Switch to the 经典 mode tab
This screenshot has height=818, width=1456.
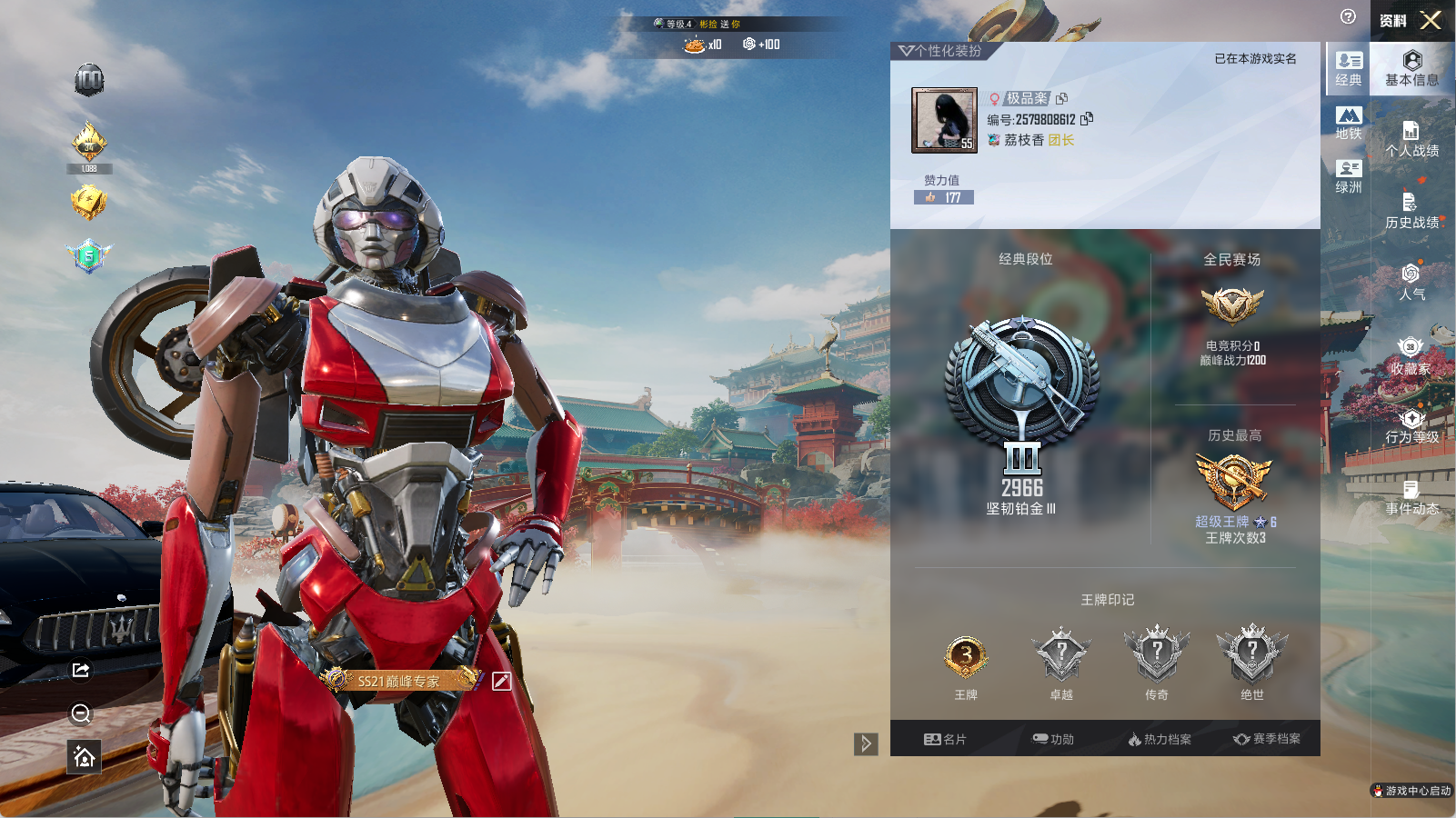pyautogui.click(x=1349, y=68)
